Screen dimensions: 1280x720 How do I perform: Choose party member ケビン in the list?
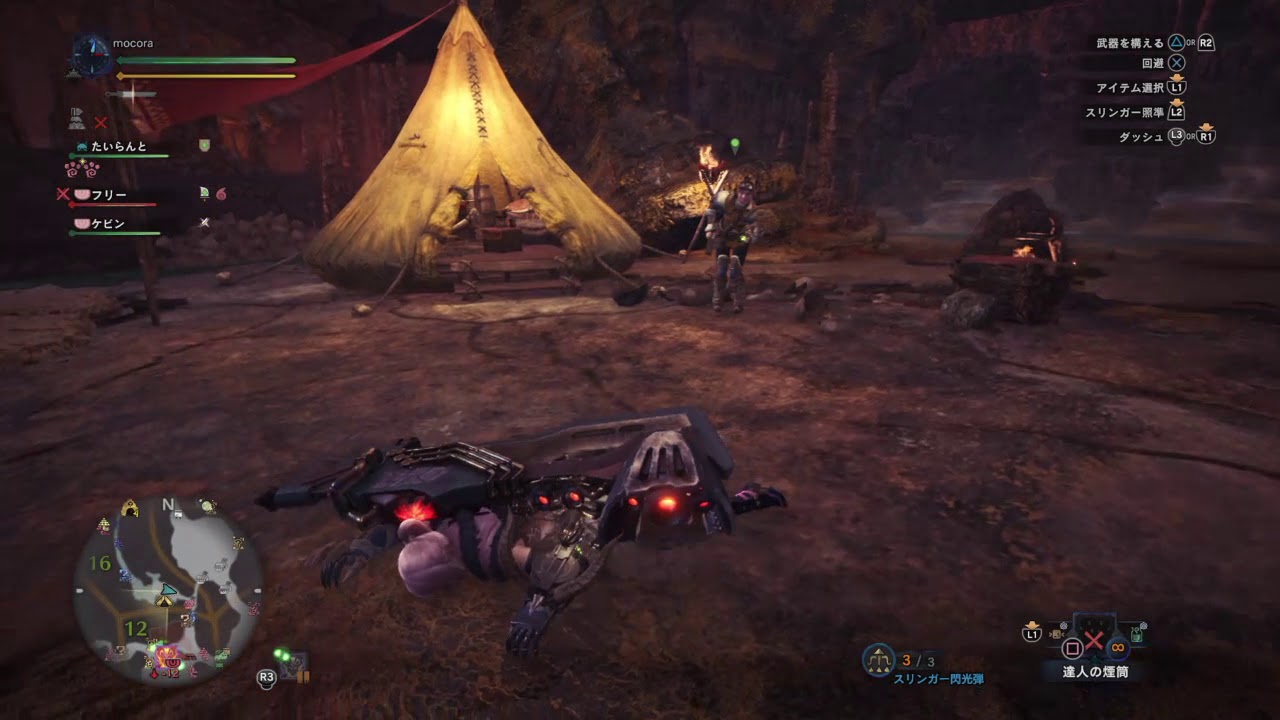(x=108, y=223)
